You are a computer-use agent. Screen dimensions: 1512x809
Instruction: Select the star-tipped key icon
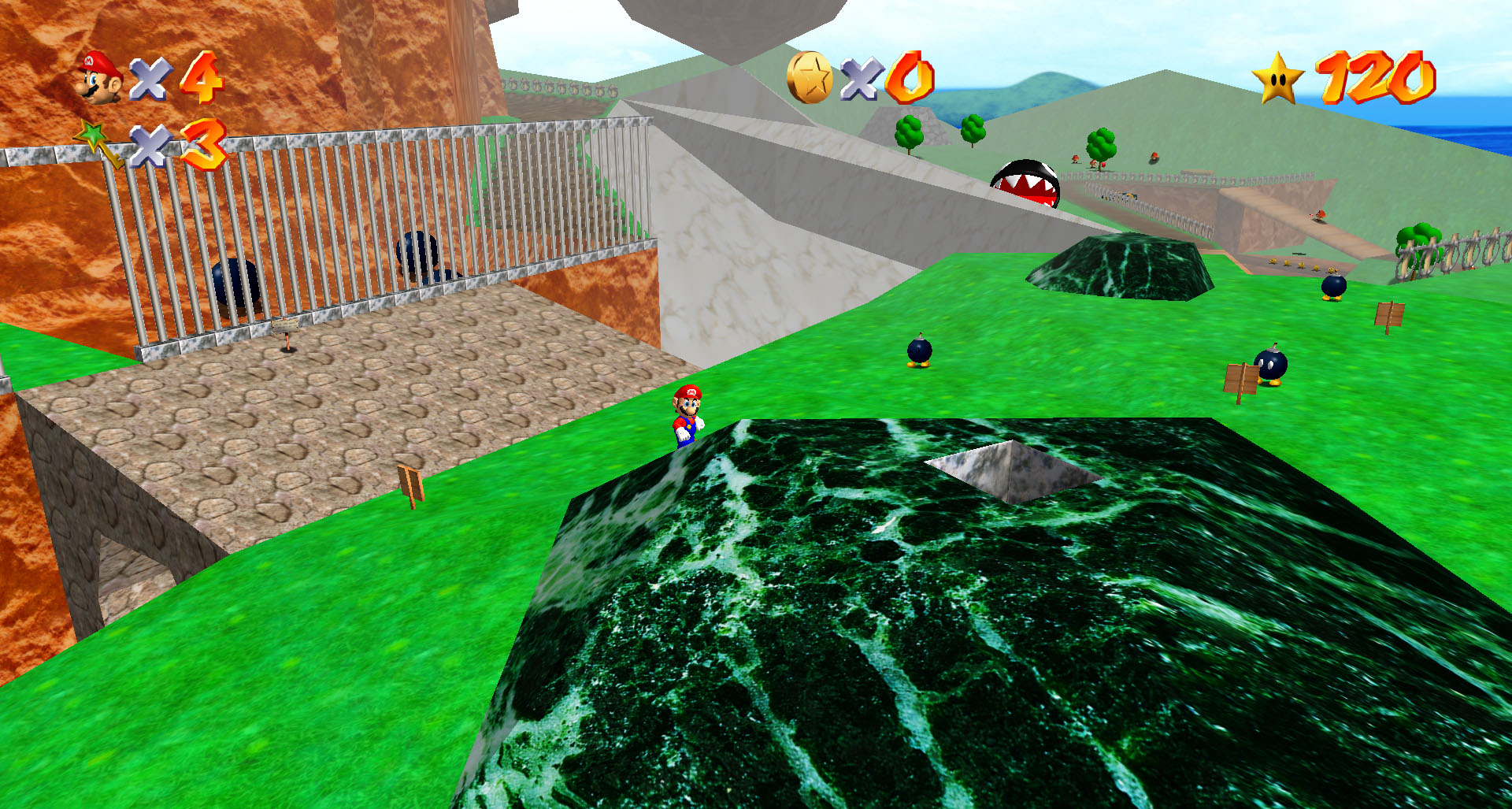tap(100, 143)
